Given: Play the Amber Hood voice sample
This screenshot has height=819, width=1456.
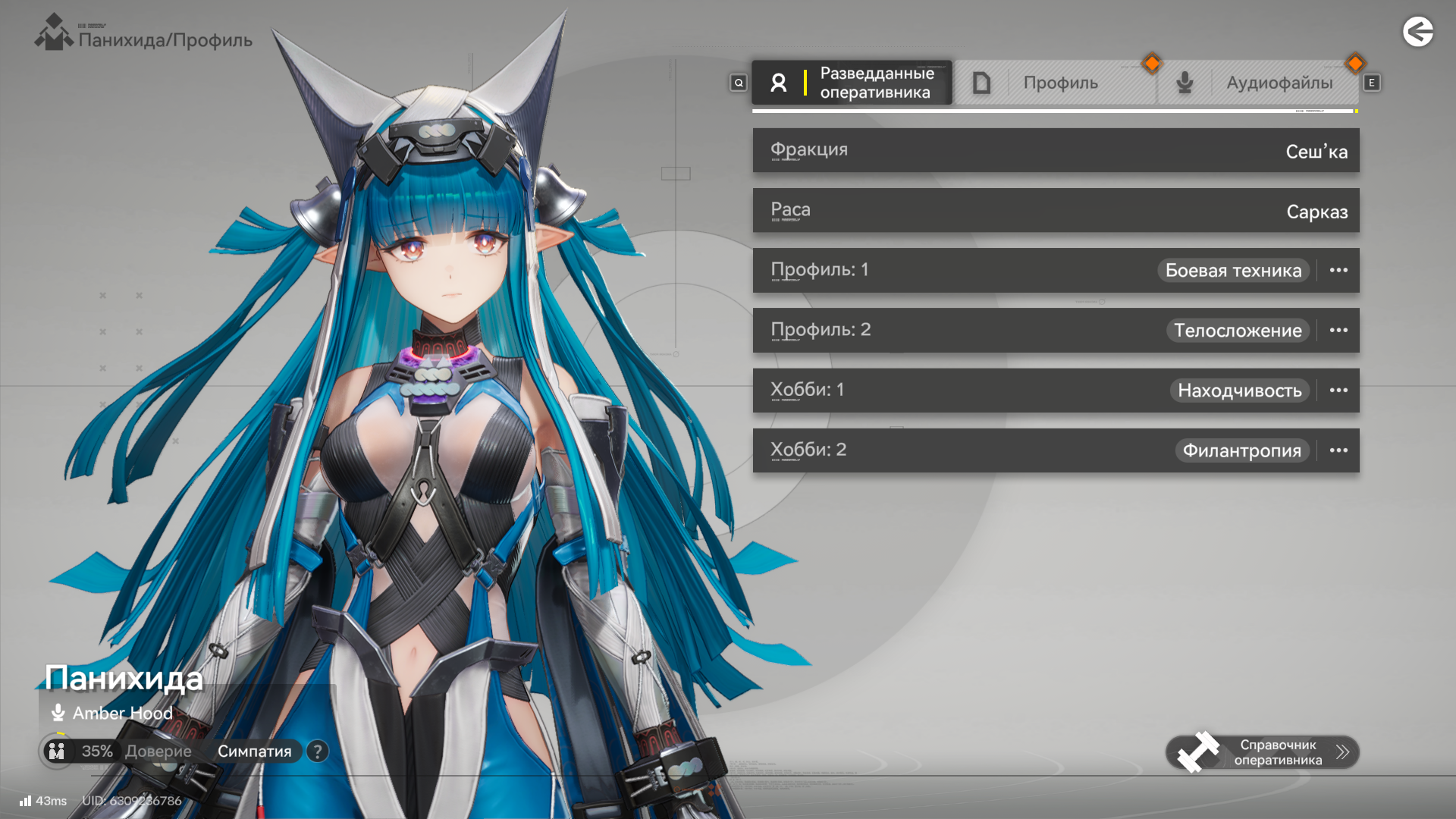Looking at the screenshot, I should [x=58, y=713].
